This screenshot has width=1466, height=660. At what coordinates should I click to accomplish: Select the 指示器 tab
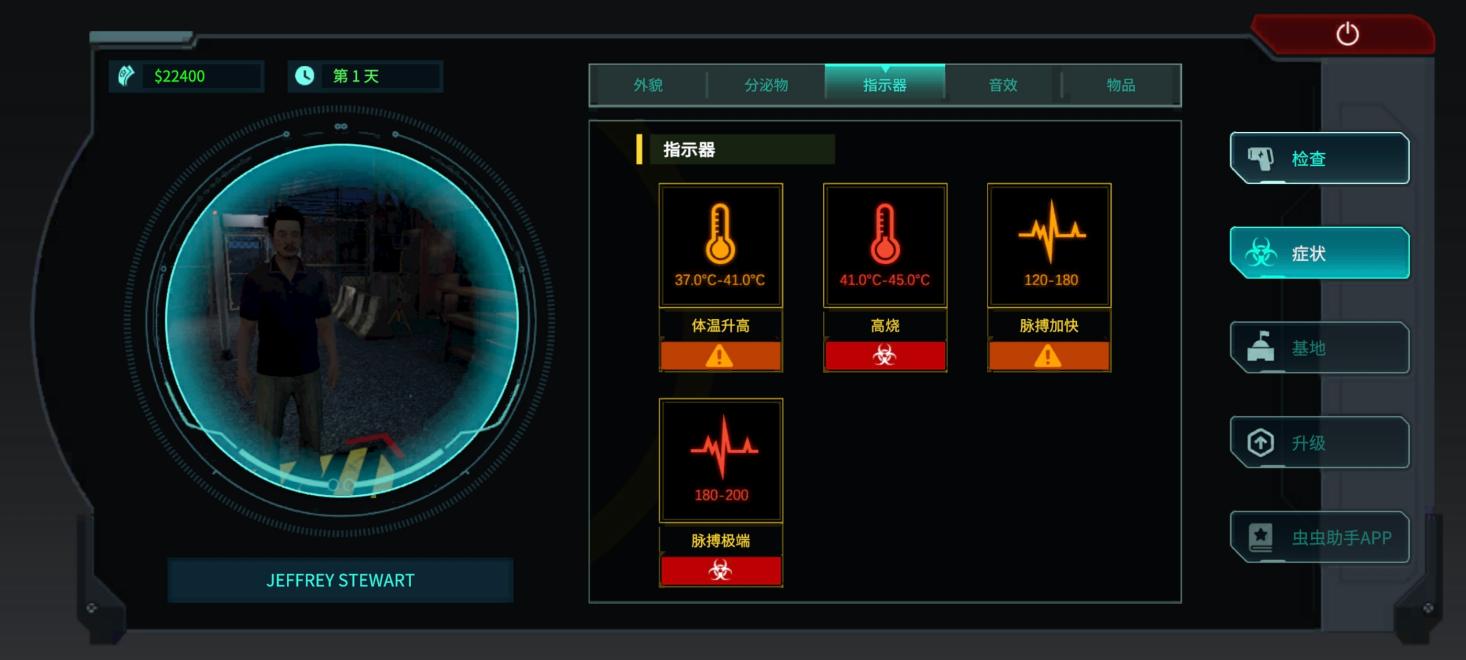(x=885, y=86)
